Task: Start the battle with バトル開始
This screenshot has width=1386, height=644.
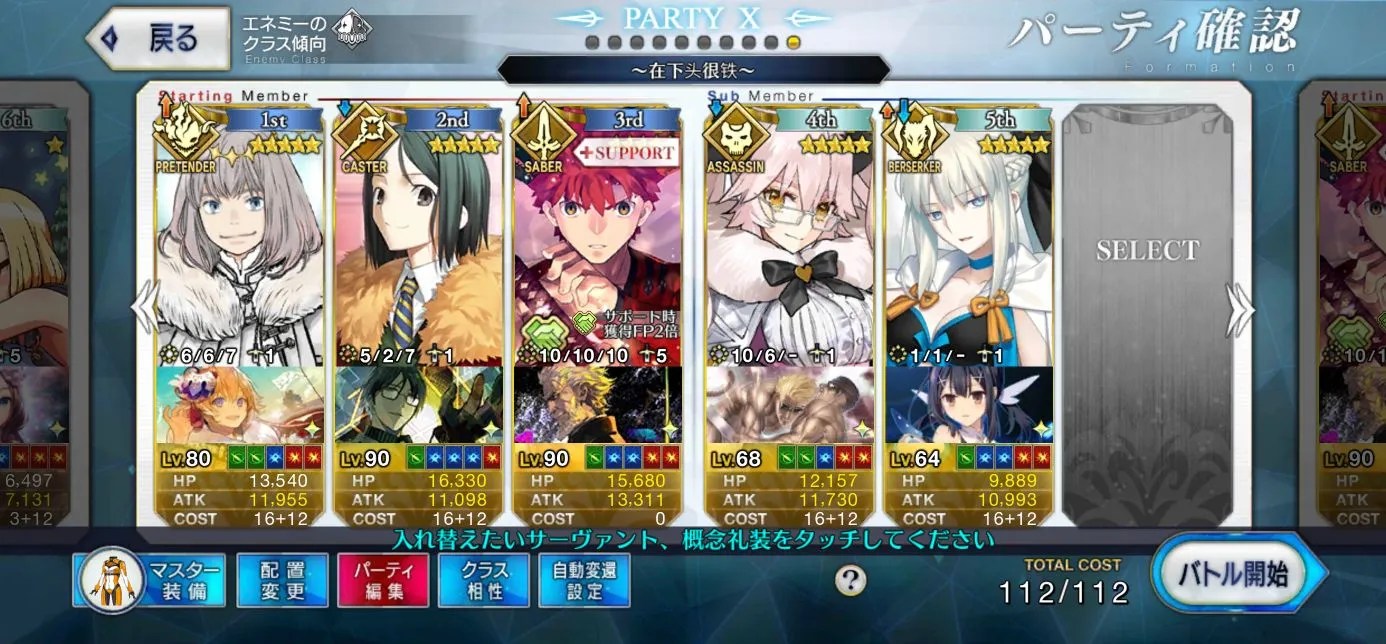Action: click(1240, 574)
